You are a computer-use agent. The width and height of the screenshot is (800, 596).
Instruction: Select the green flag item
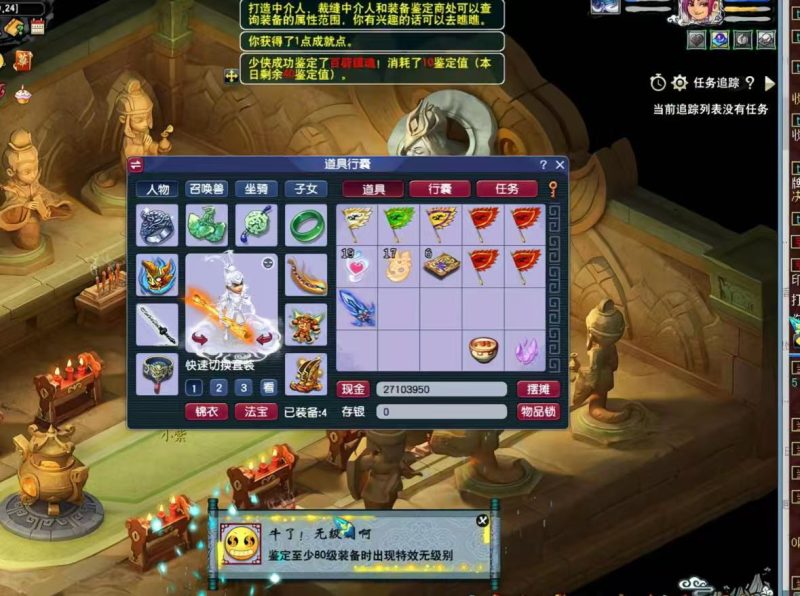pos(399,224)
